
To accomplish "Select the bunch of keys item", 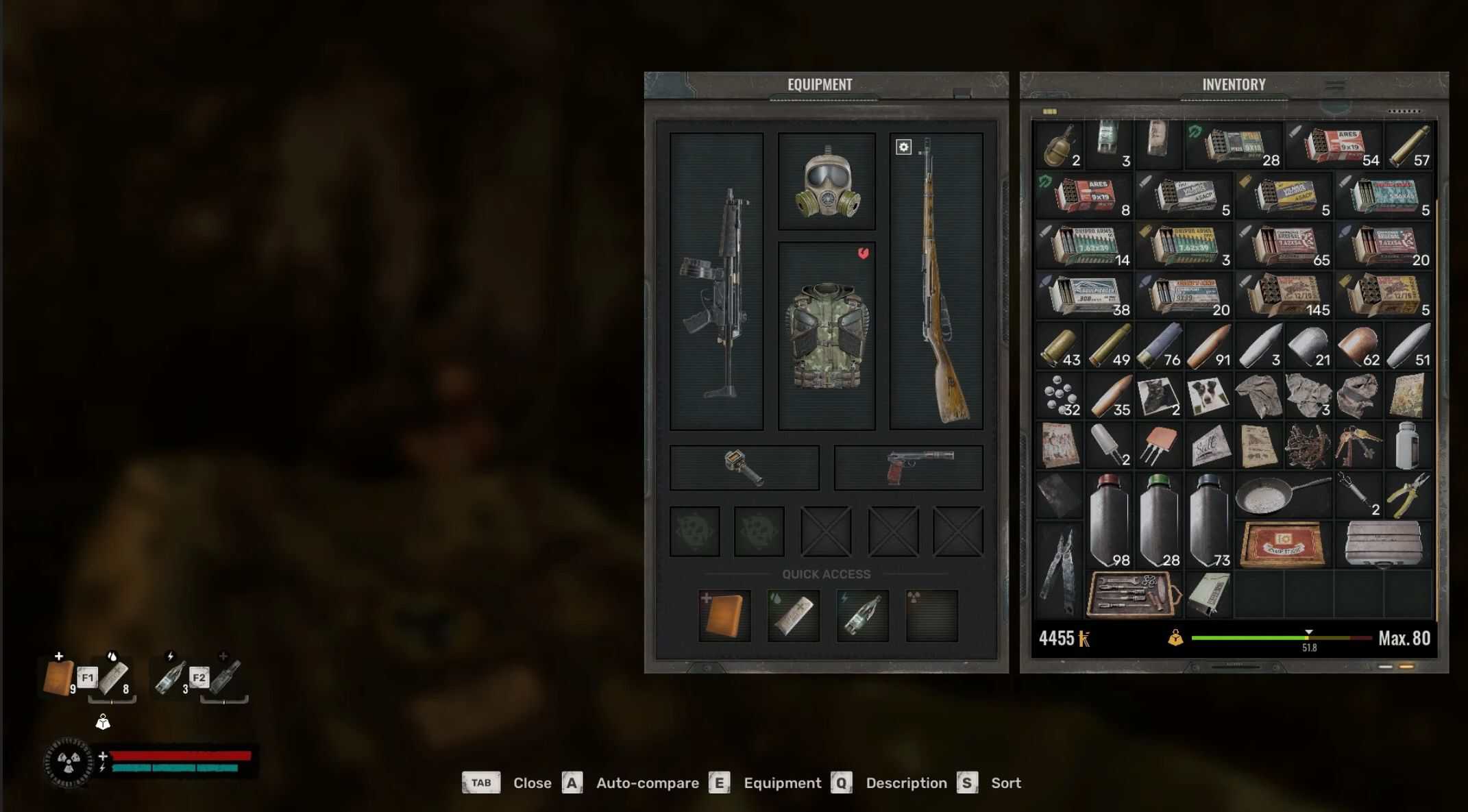I will pos(1358,445).
